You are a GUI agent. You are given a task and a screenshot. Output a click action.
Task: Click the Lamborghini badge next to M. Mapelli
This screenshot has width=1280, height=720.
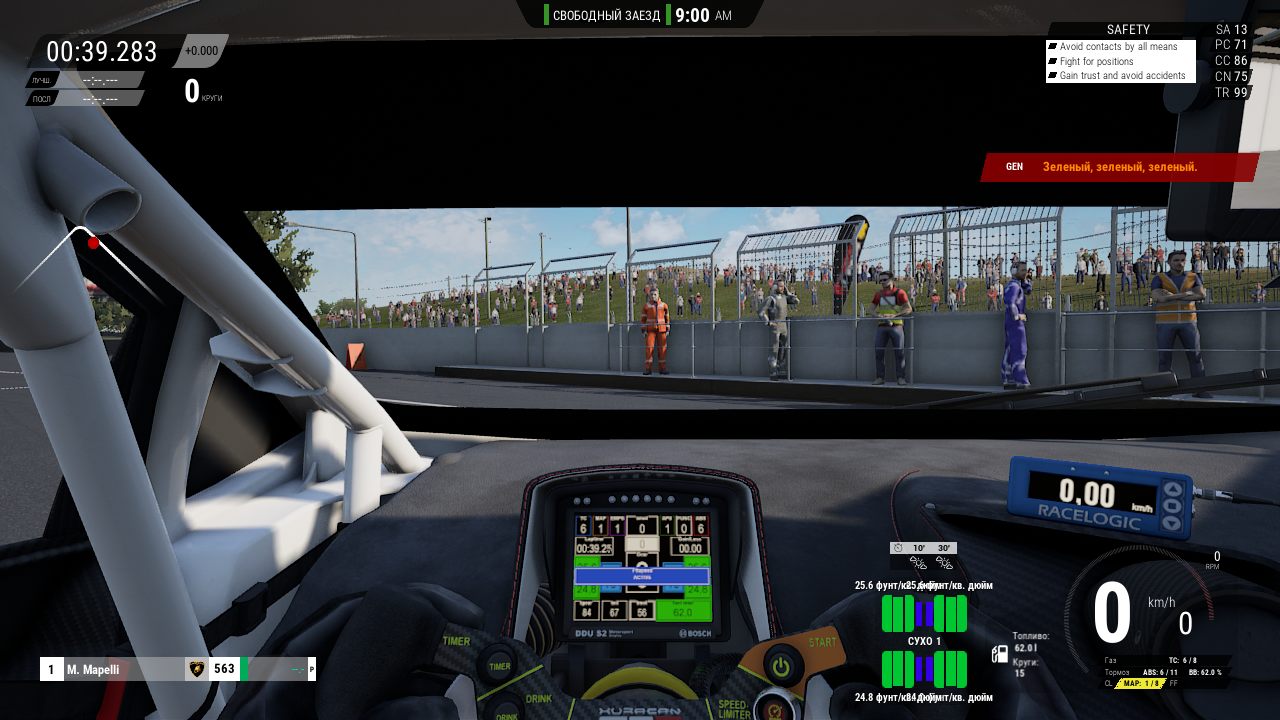[x=196, y=669]
